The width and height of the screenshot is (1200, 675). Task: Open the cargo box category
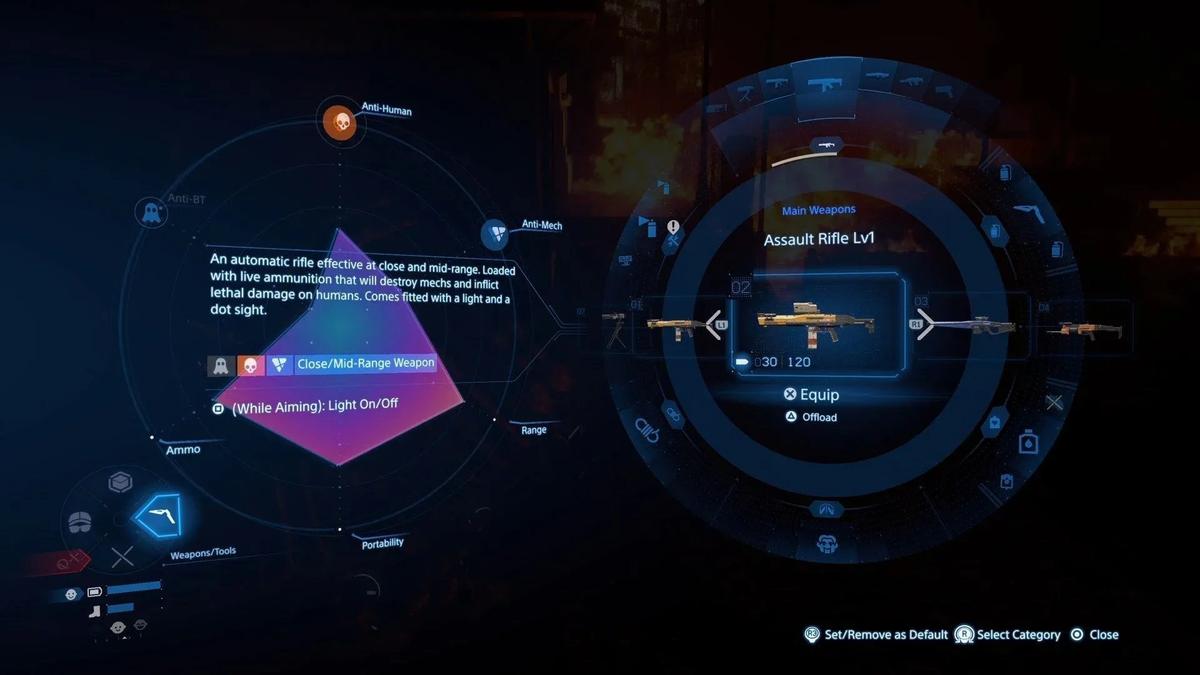pyautogui.click(x=121, y=484)
